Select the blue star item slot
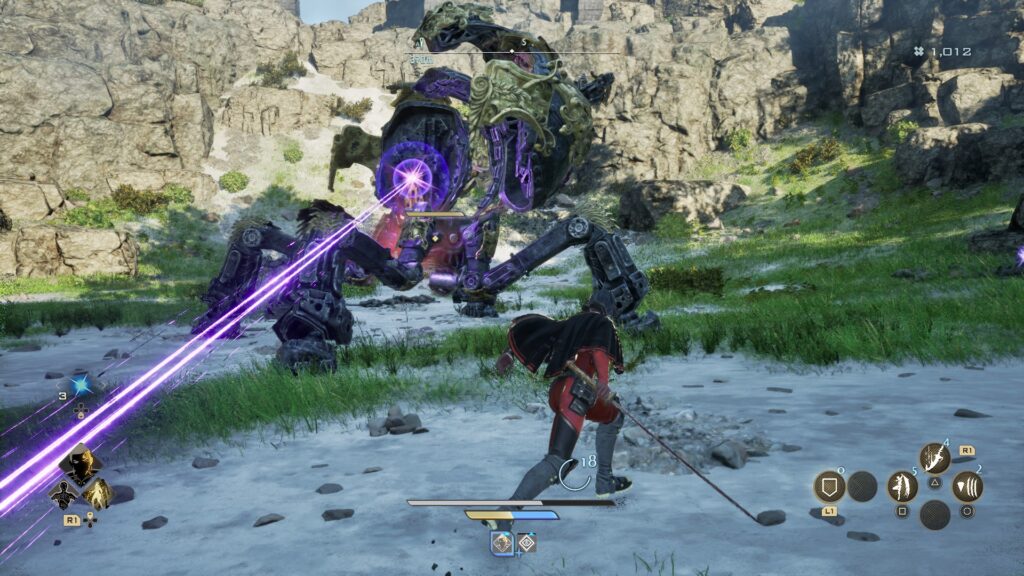1024x576 pixels. point(80,385)
